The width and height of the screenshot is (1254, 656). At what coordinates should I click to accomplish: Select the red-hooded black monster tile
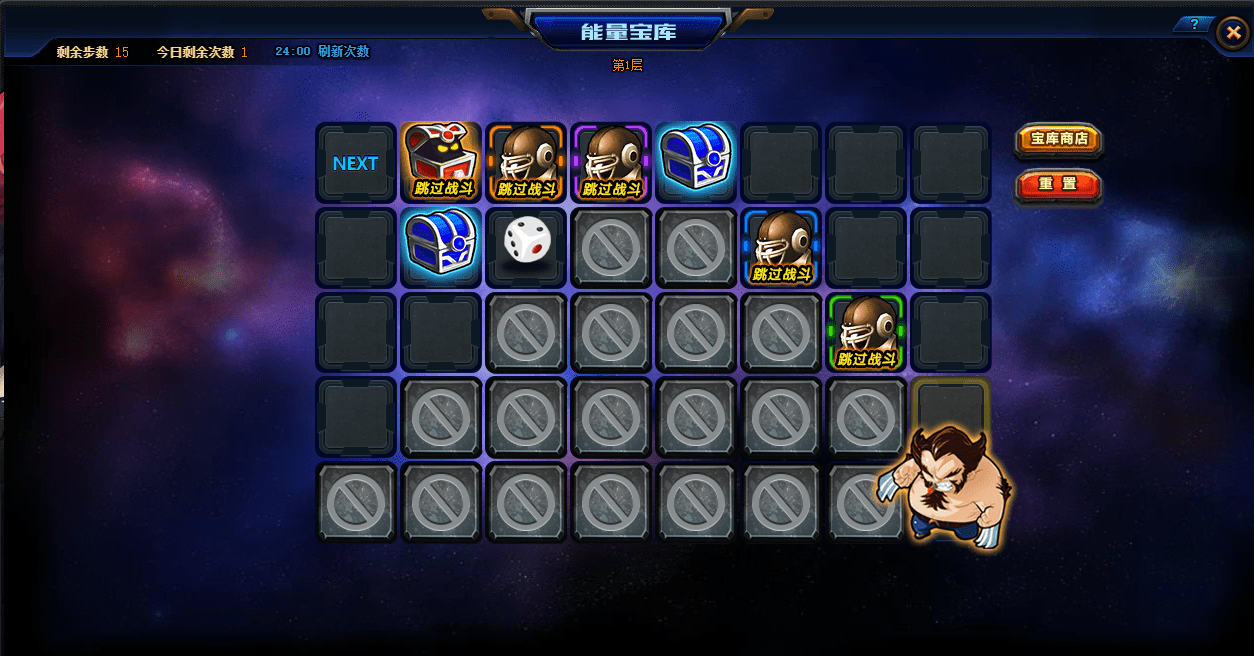point(441,161)
